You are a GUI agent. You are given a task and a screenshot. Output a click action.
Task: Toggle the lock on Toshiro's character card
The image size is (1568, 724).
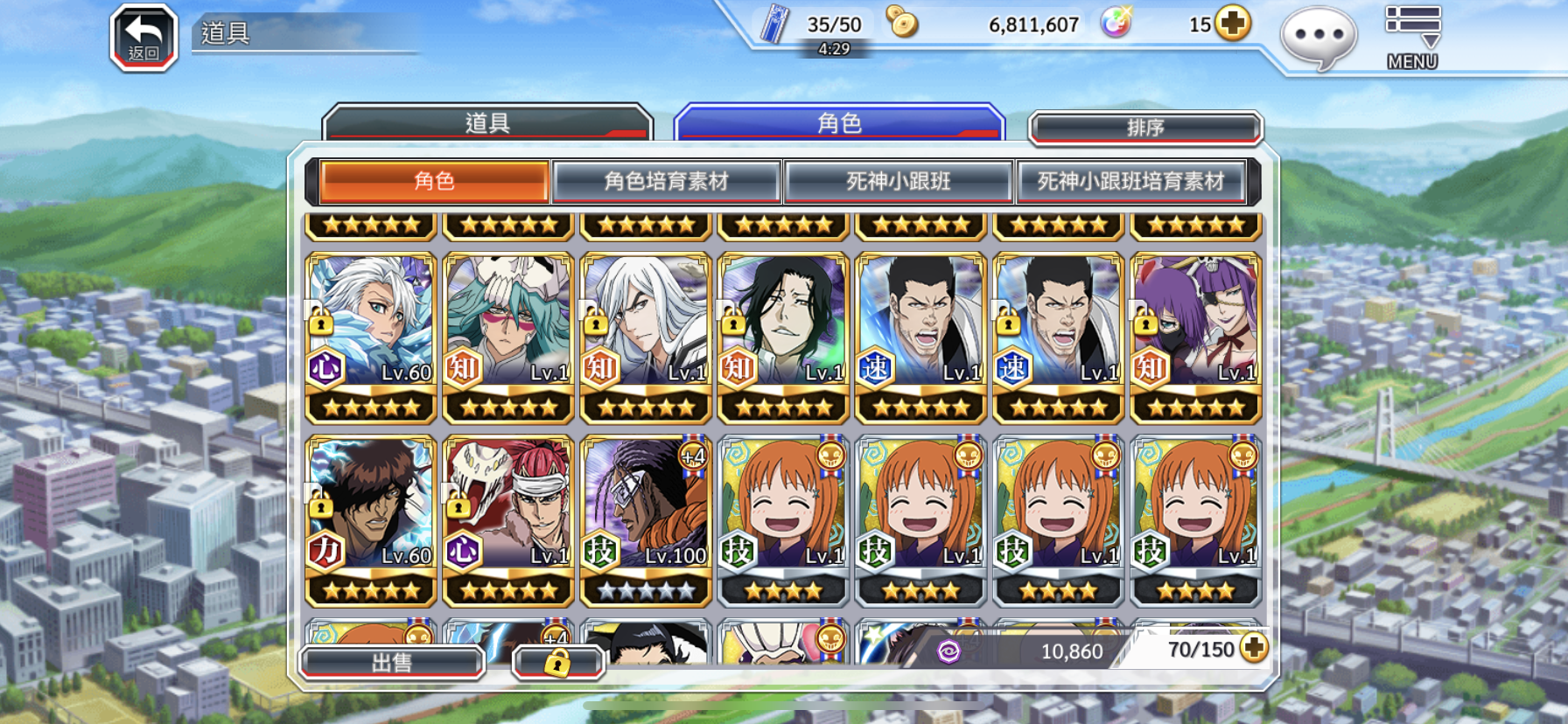click(320, 324)
